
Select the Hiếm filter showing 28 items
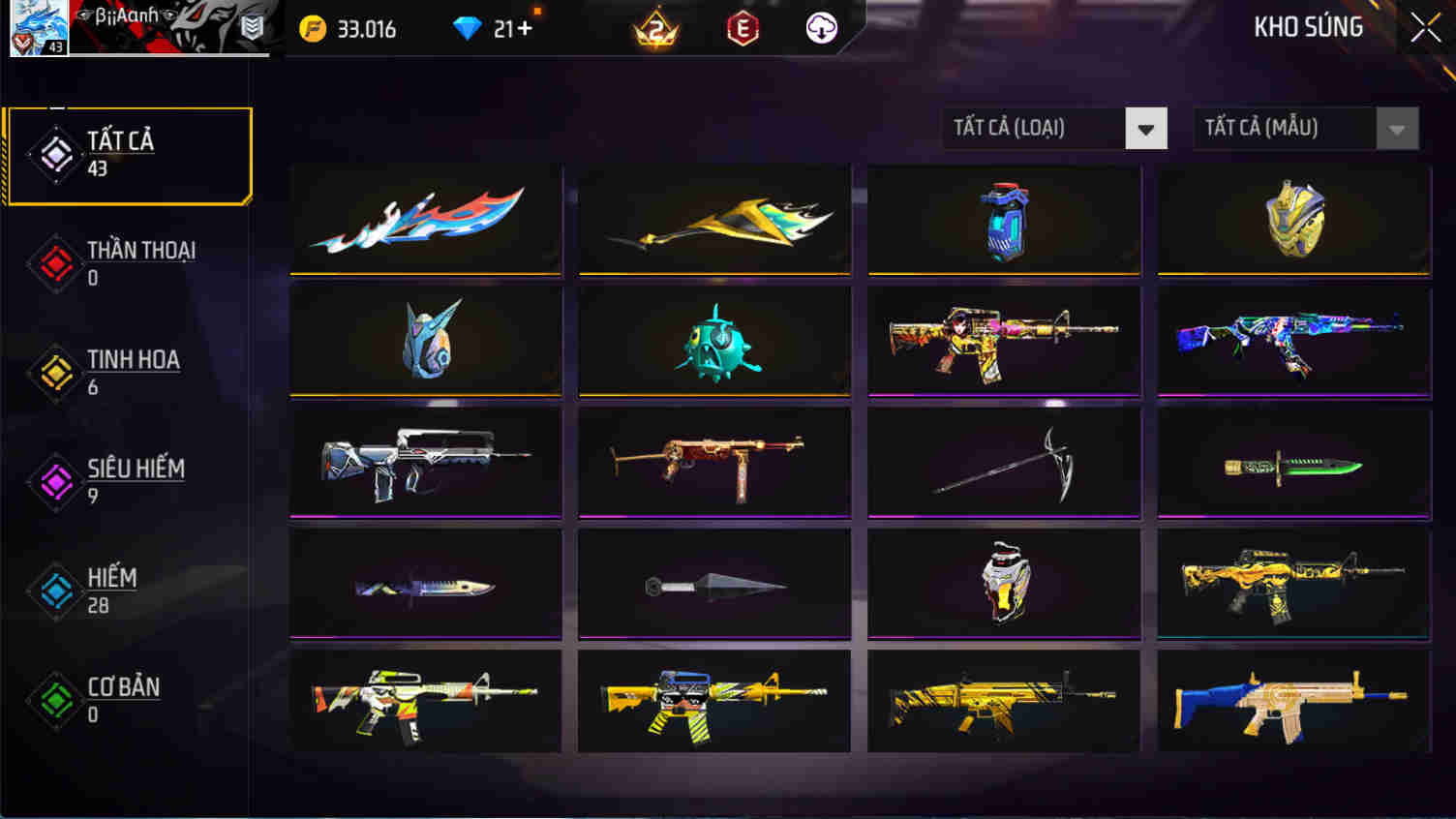[111, 591]
